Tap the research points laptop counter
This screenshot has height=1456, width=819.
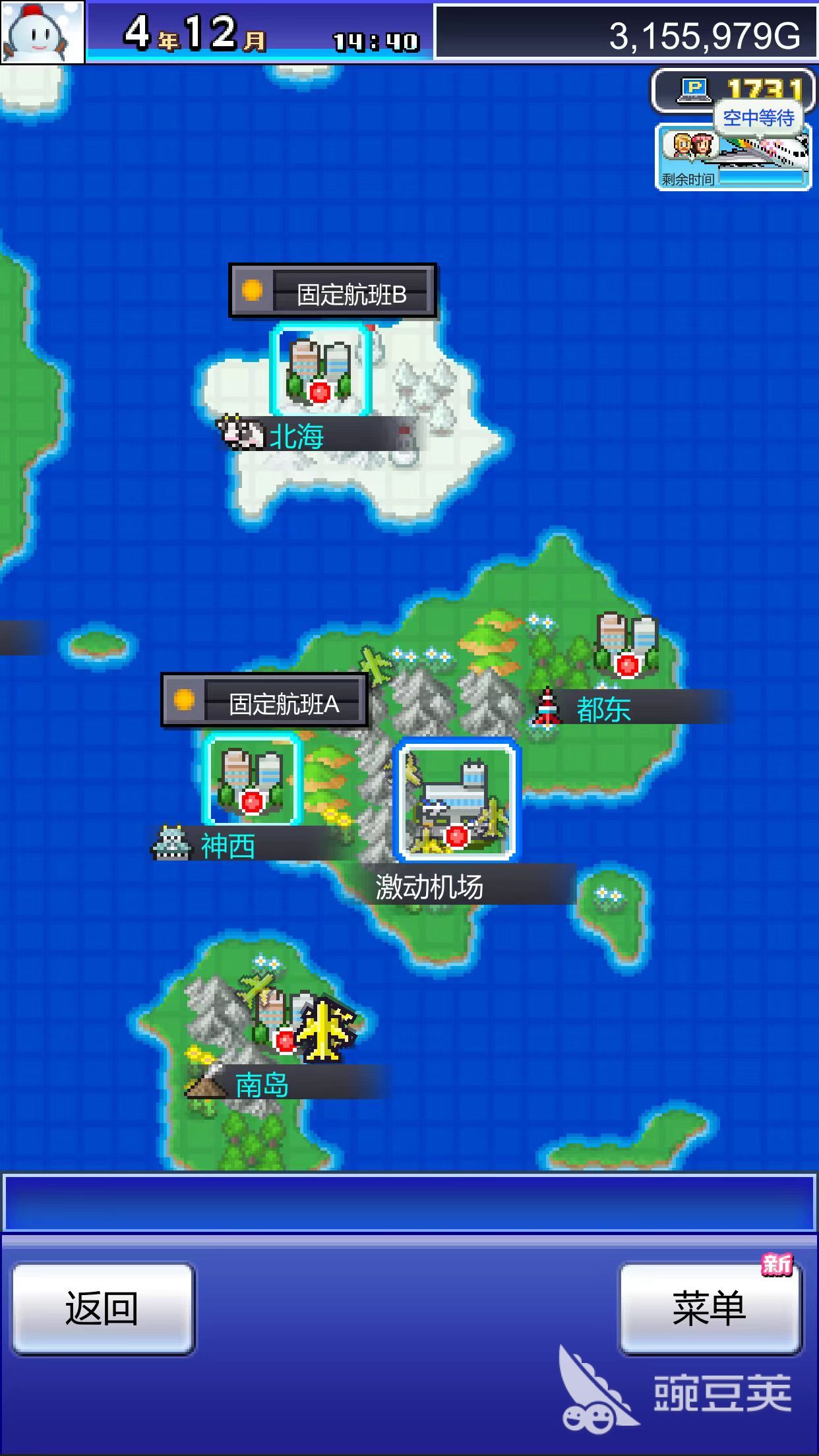coord(732,89)
